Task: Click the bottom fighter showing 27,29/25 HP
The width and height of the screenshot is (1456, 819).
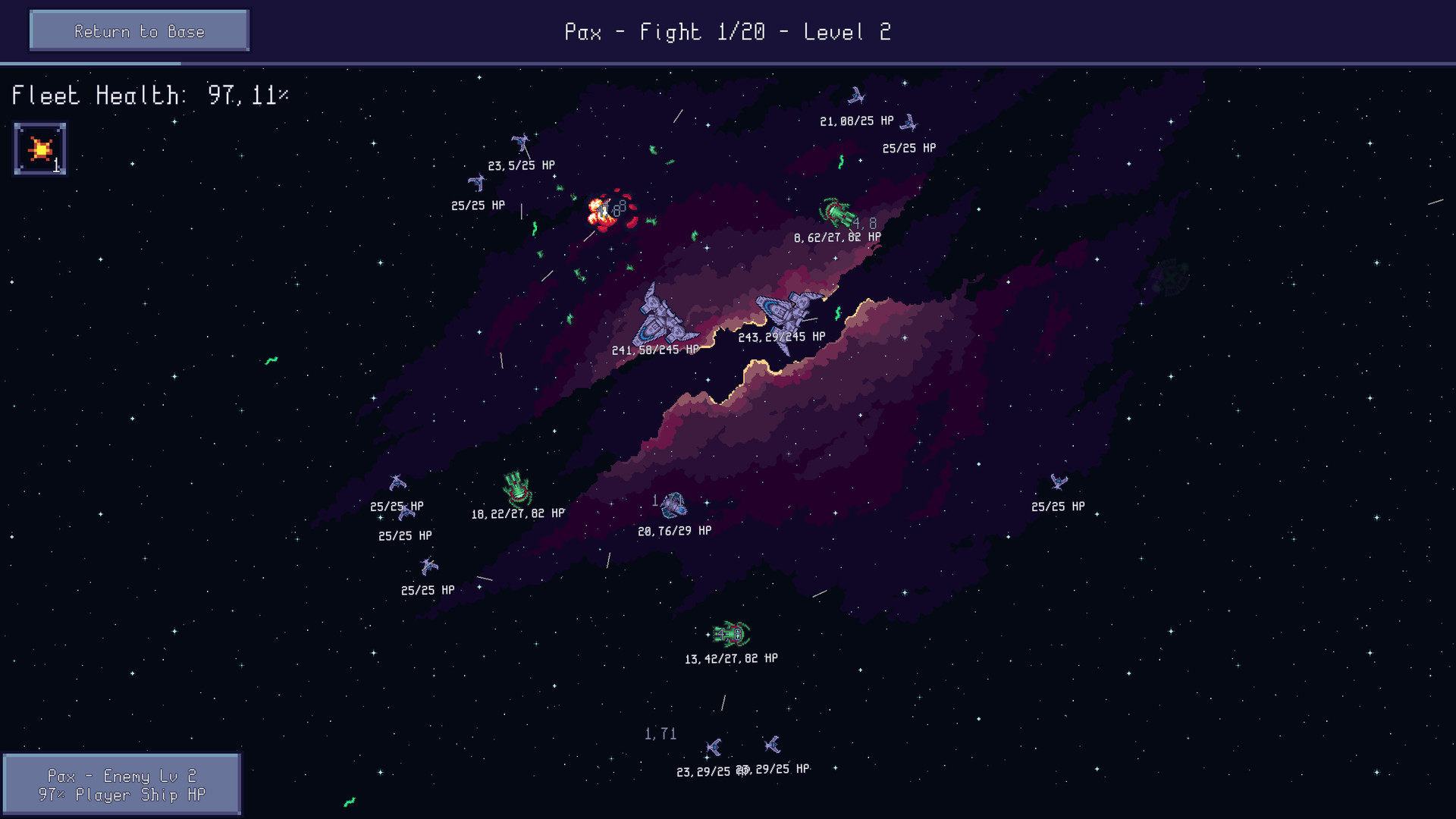Action: pyautogui.click(x=774, y=745)
